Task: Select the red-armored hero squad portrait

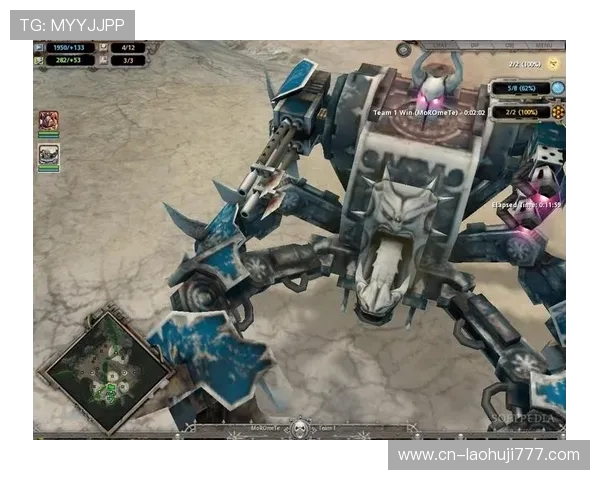Action: (x=48, y=121)
